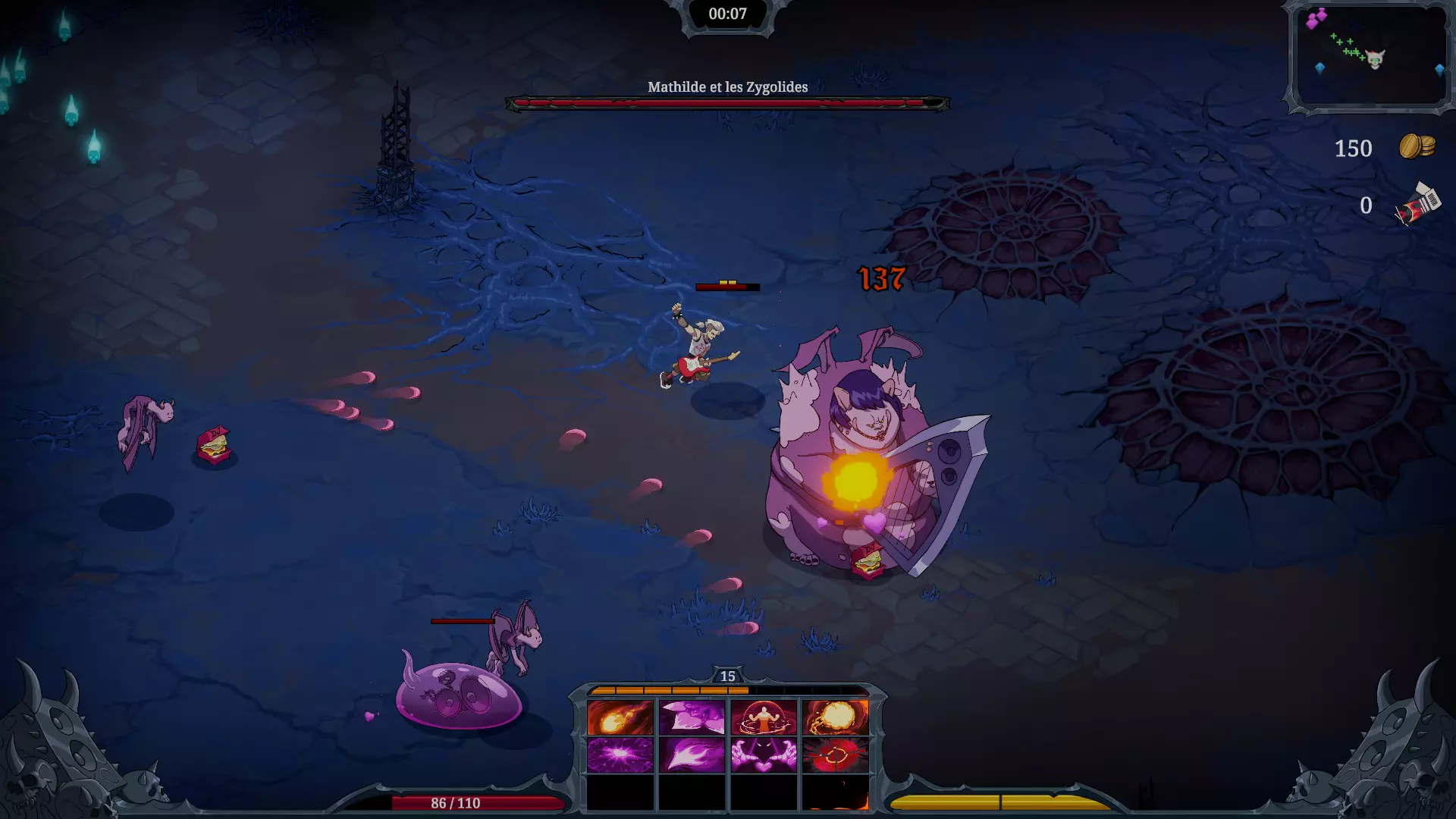Choose the red crosshair target ability
The height and width of the screenshot is (819, 1456).
[x=835, y=755]
